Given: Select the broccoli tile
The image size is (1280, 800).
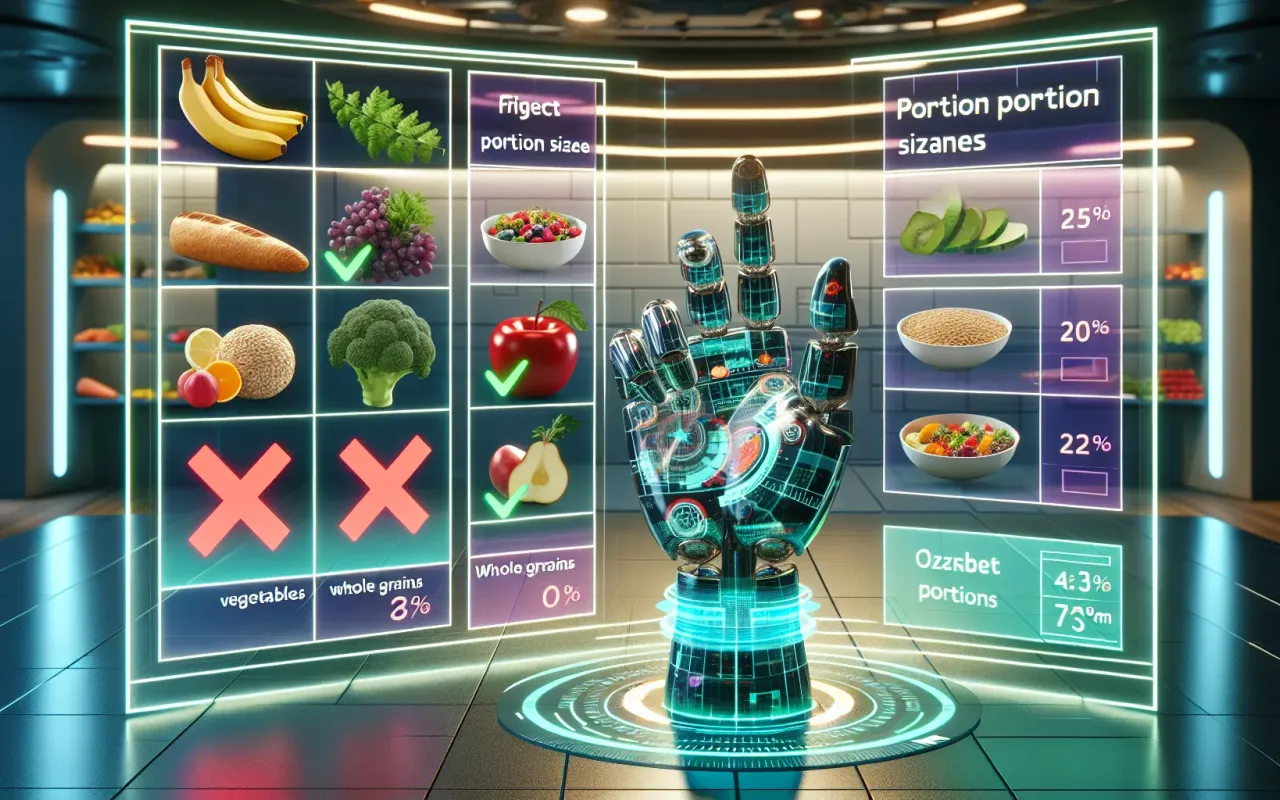Looking at the screenshot, I should point(380,350).
